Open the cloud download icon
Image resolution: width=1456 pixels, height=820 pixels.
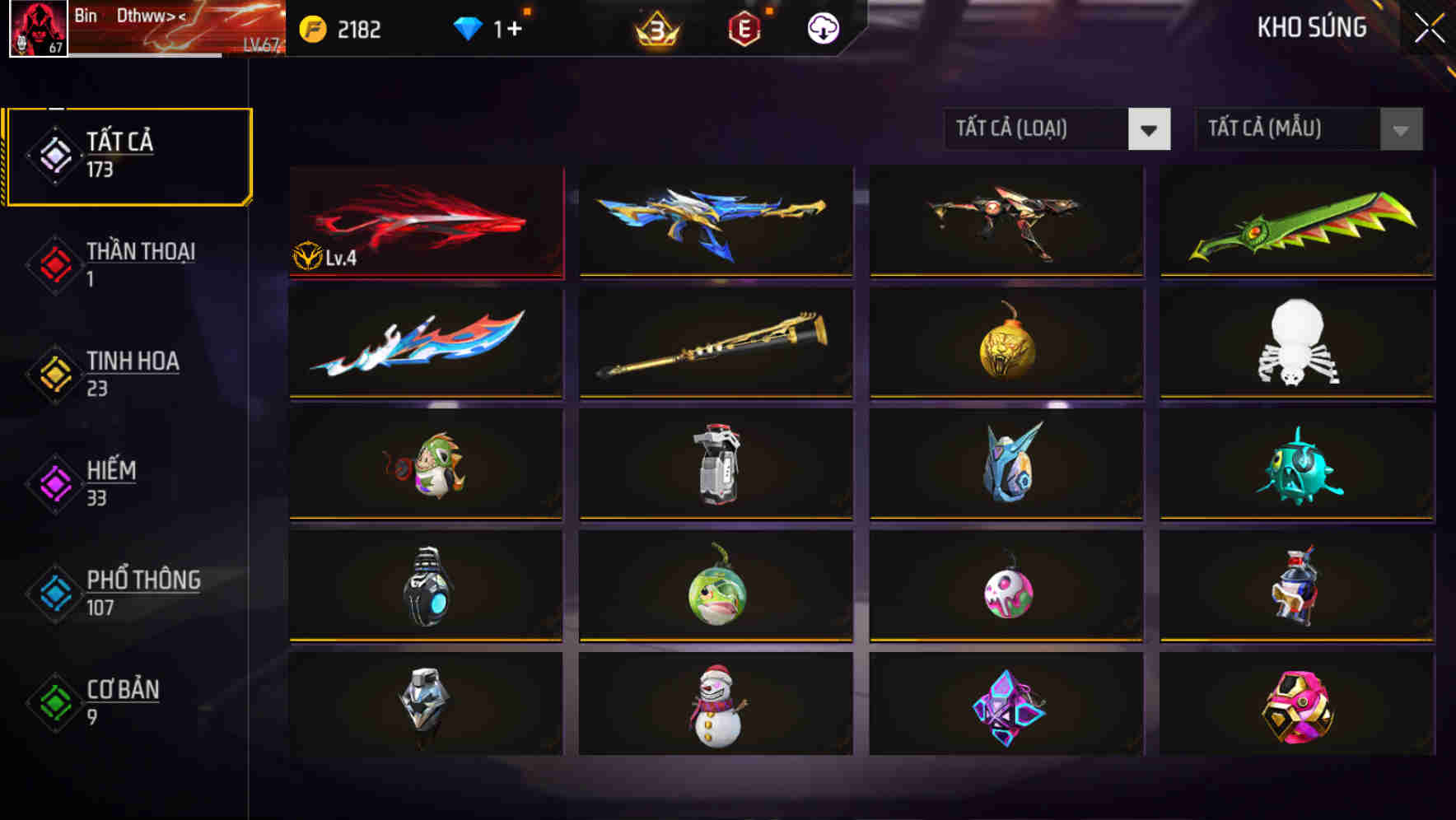point(821,29)
